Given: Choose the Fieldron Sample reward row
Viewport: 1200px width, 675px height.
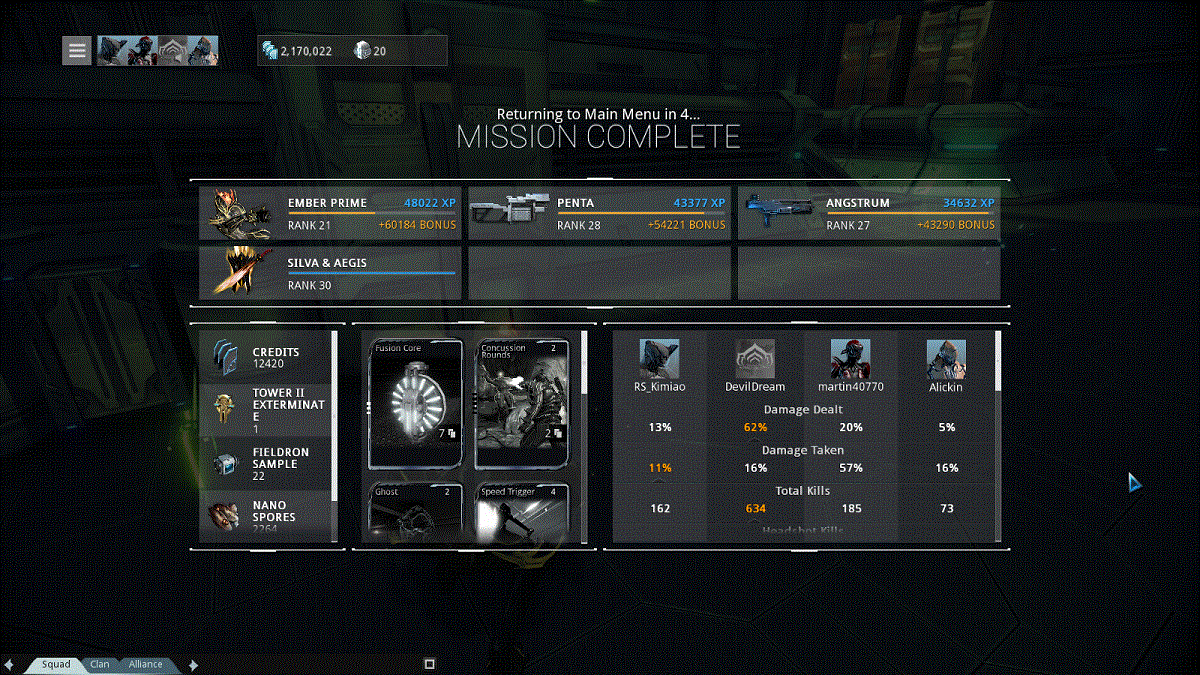Looking at the screenshot, I should [266, 464].
